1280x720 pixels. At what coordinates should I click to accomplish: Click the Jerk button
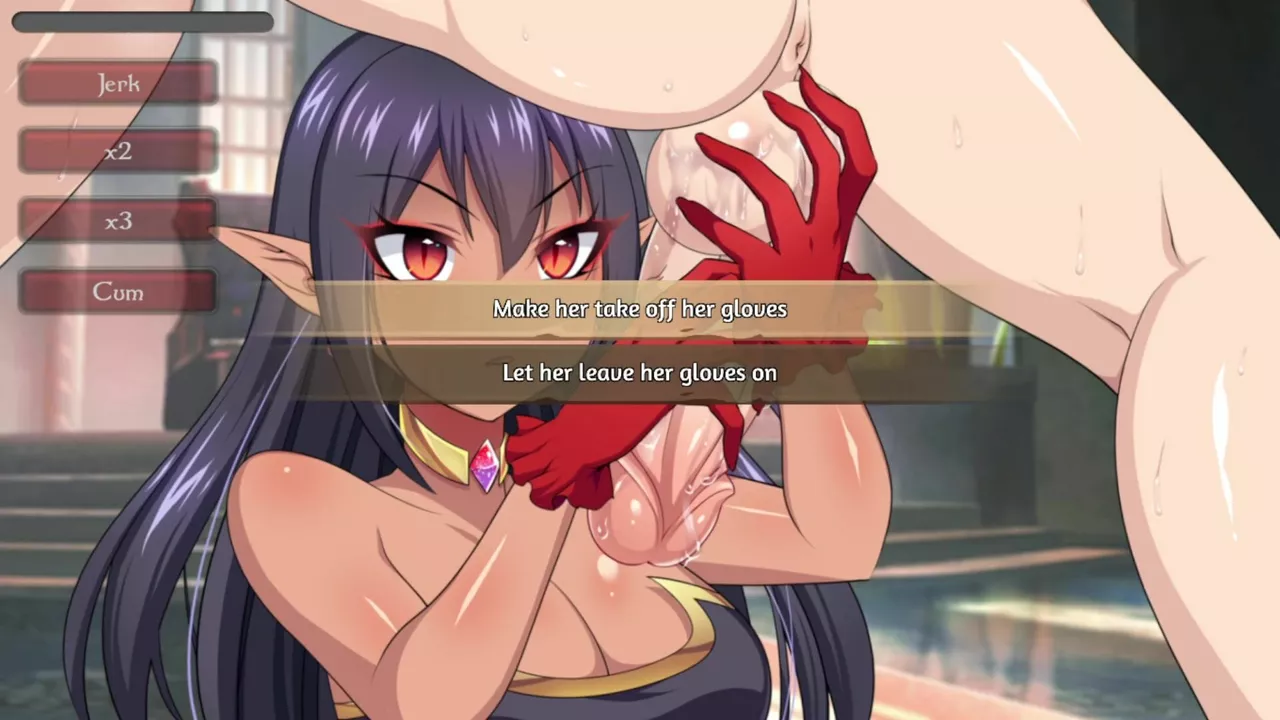click(118, 83)
